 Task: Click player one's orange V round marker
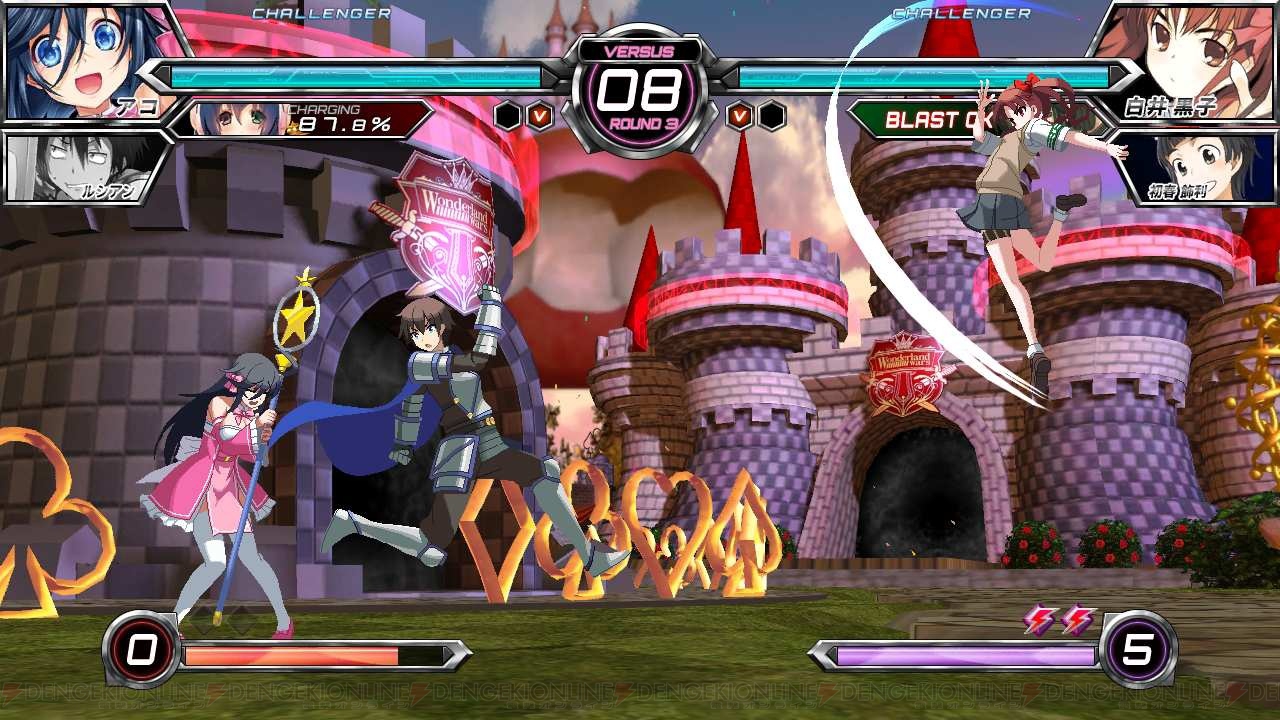tap(540, 116)
